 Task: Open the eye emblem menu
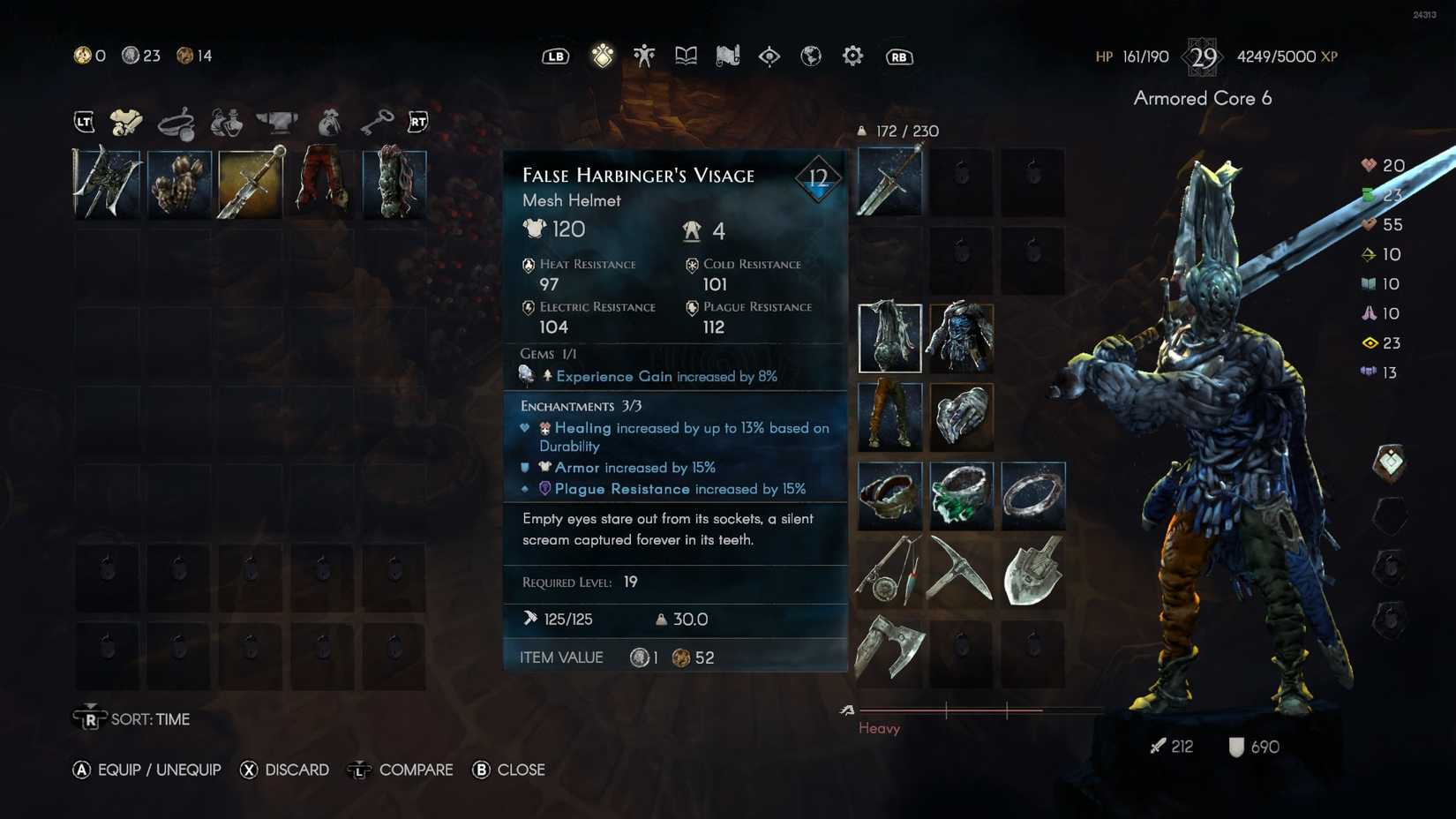[769, 56]
